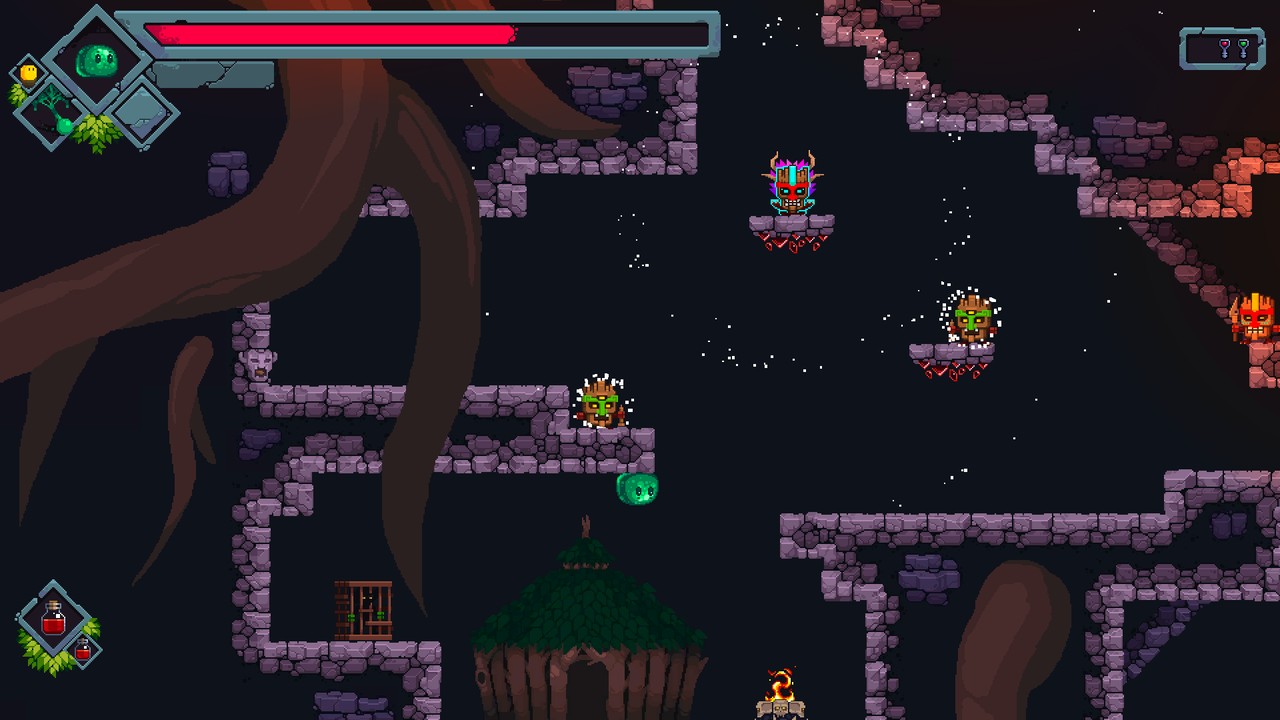Screen dimensions: 1280x720
Task: Use the large red health potion
Action: (54, 620)
